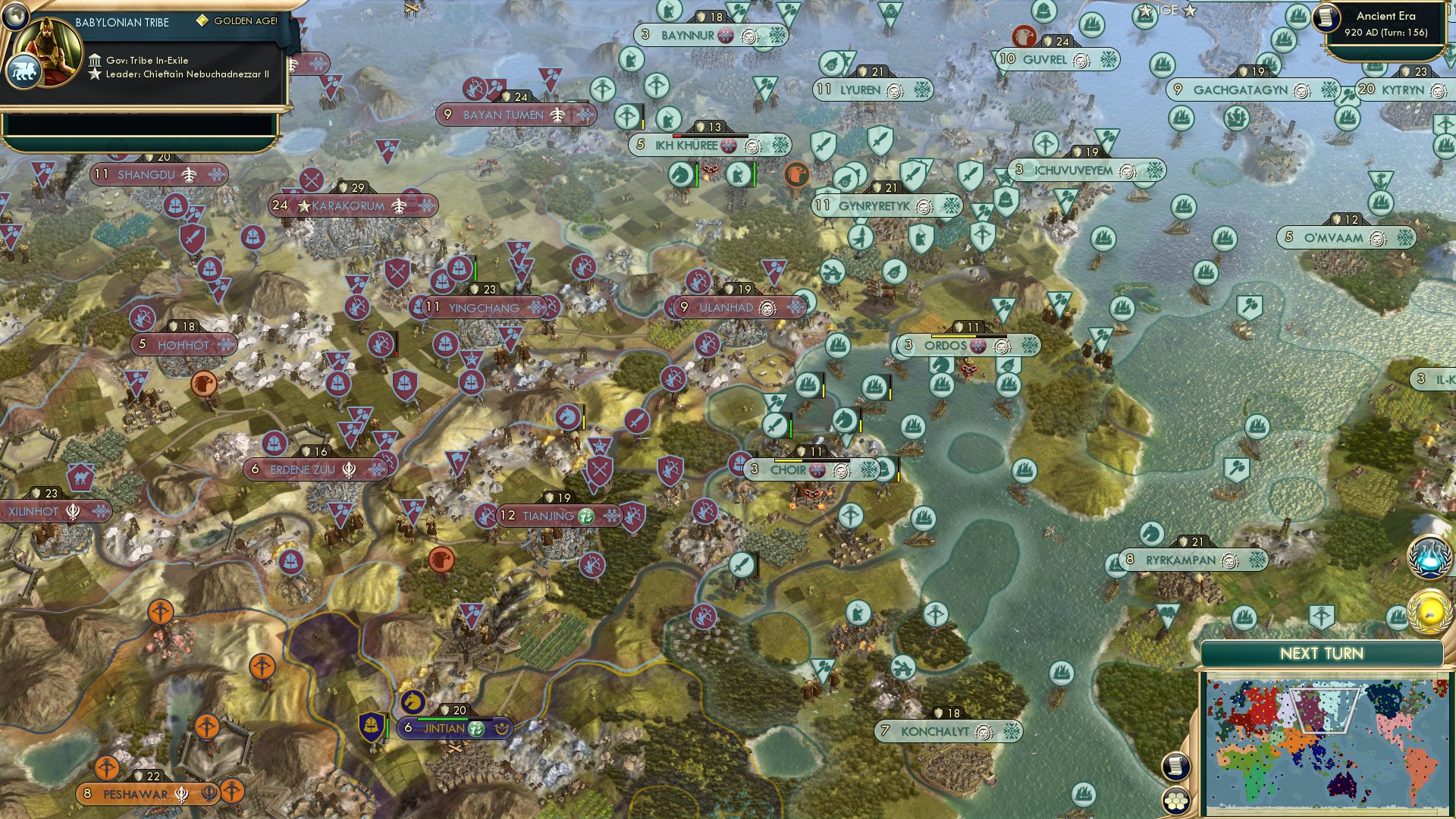Click the Golden Age diamond indicator
Viewport: 1456px width, 819px height.
[x=202, y=21]
